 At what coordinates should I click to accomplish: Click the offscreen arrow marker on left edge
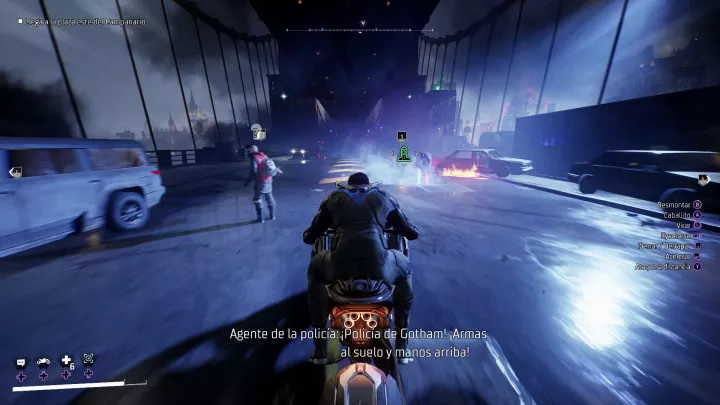pyautogui.click(x=16, y=172)
